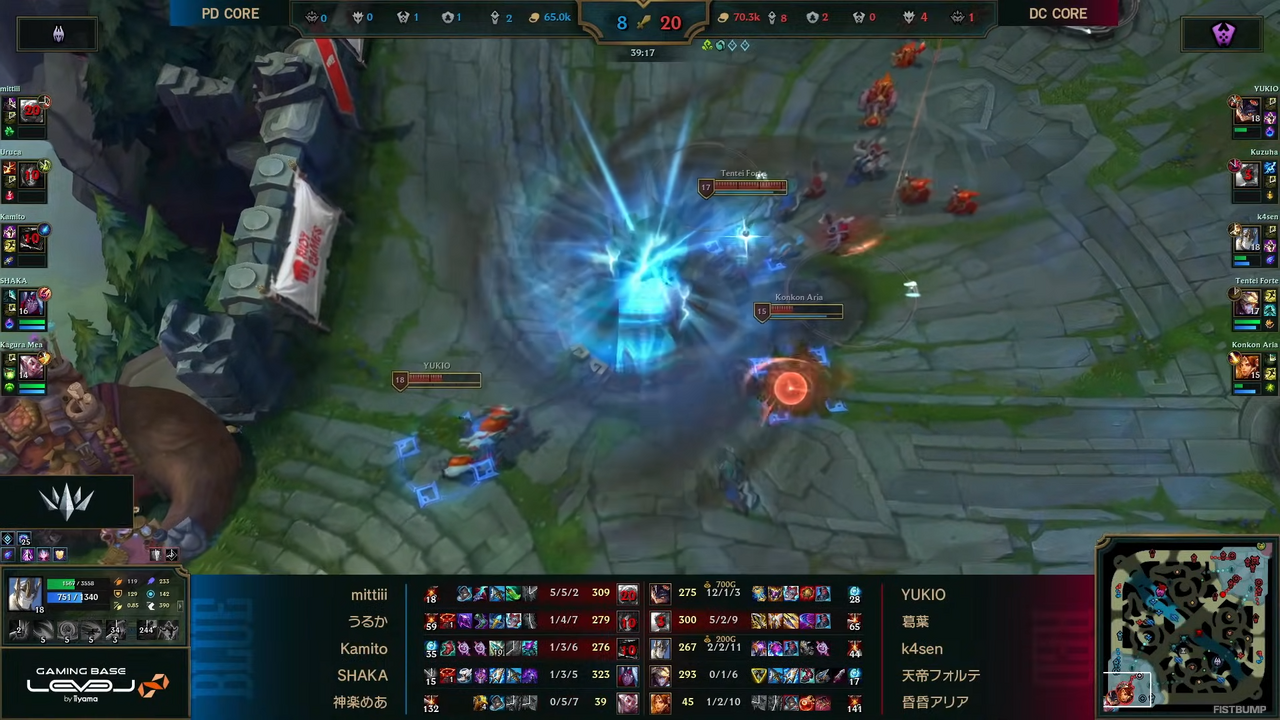The image size is (1280, 720).
Task: Collapse the left team player sidebar
Action: [57, 33]
